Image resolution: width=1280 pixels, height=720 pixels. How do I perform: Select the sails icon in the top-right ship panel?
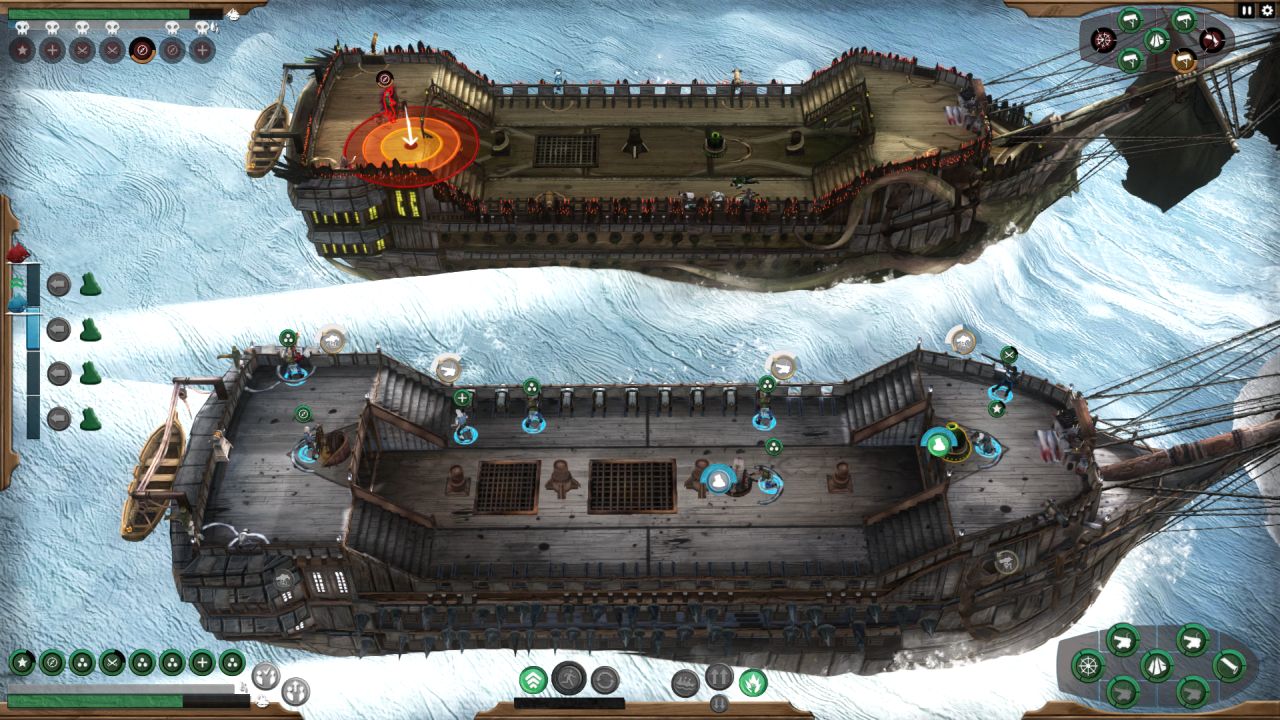point(1156,39)
